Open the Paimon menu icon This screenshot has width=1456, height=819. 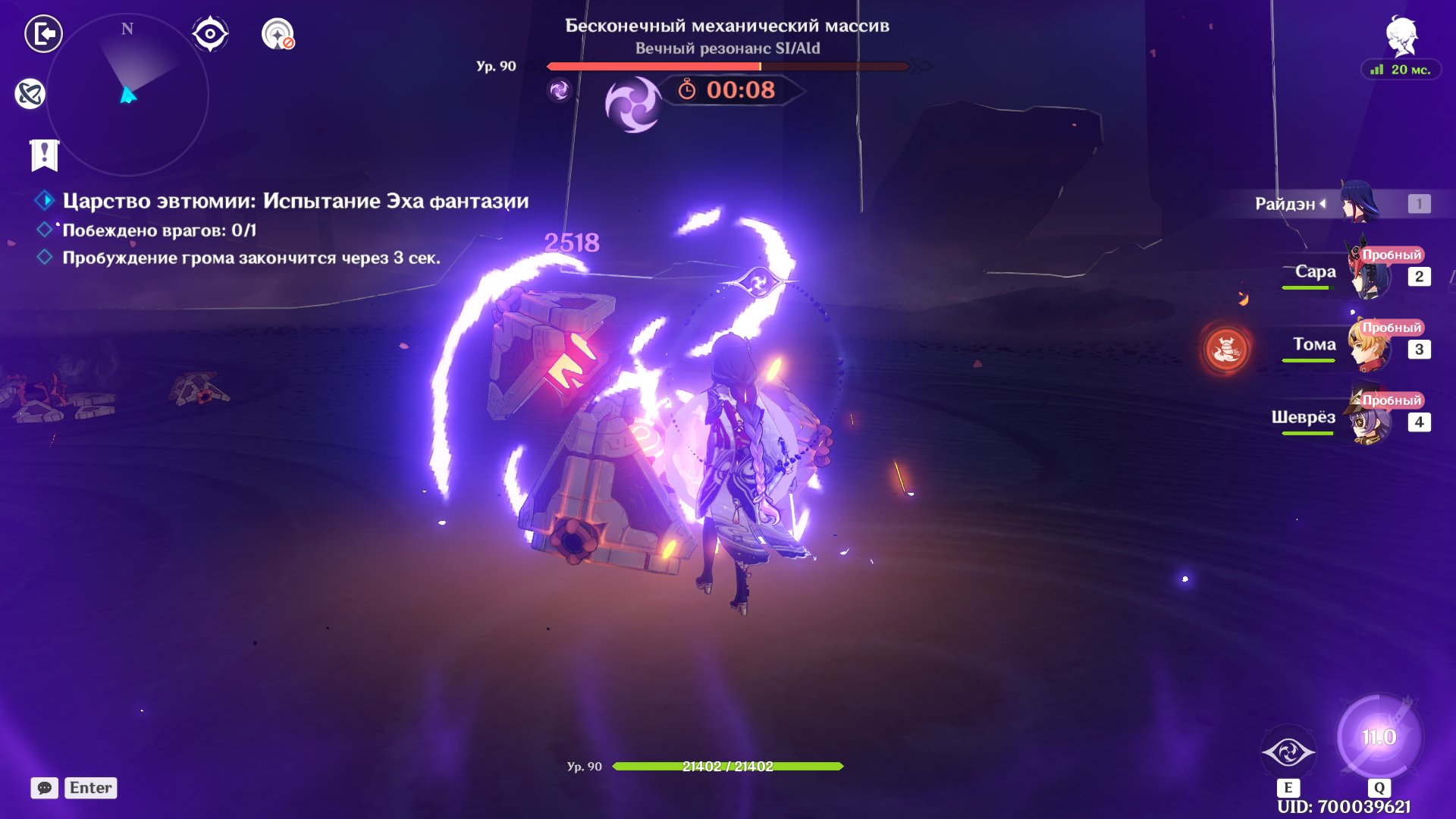pos(1401,36)
